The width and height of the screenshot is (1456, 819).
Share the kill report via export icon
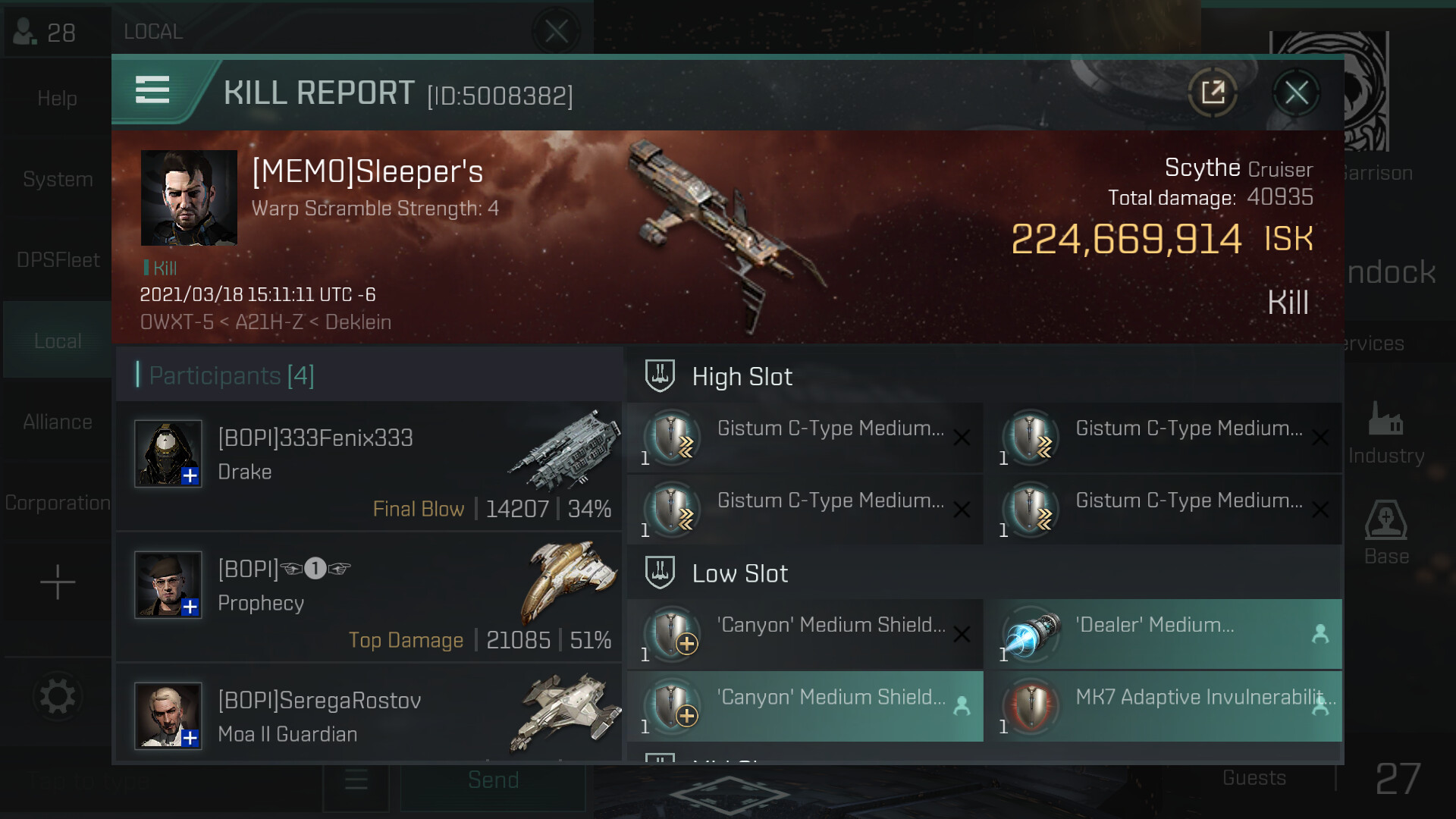pos(1213,93)
